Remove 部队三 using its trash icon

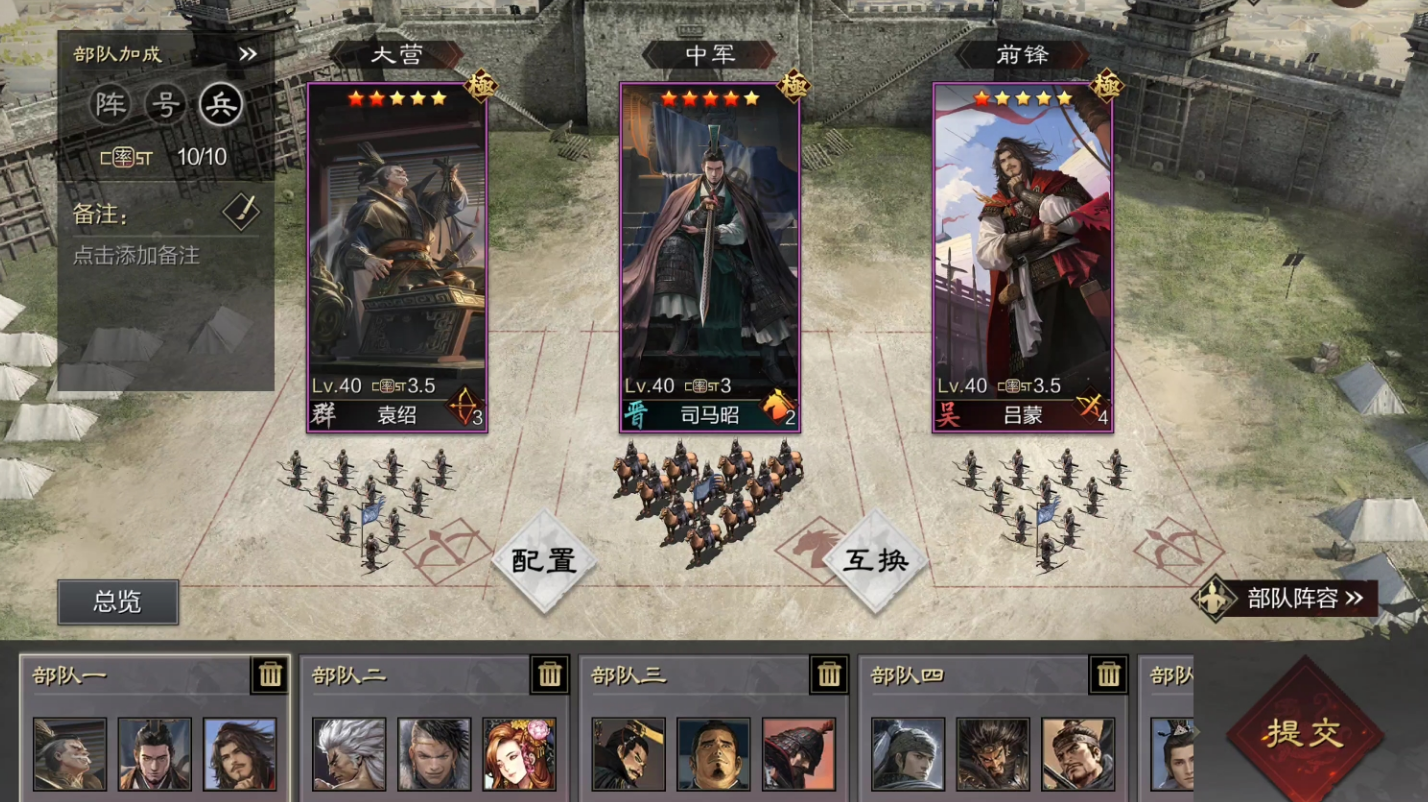point(829,675)
